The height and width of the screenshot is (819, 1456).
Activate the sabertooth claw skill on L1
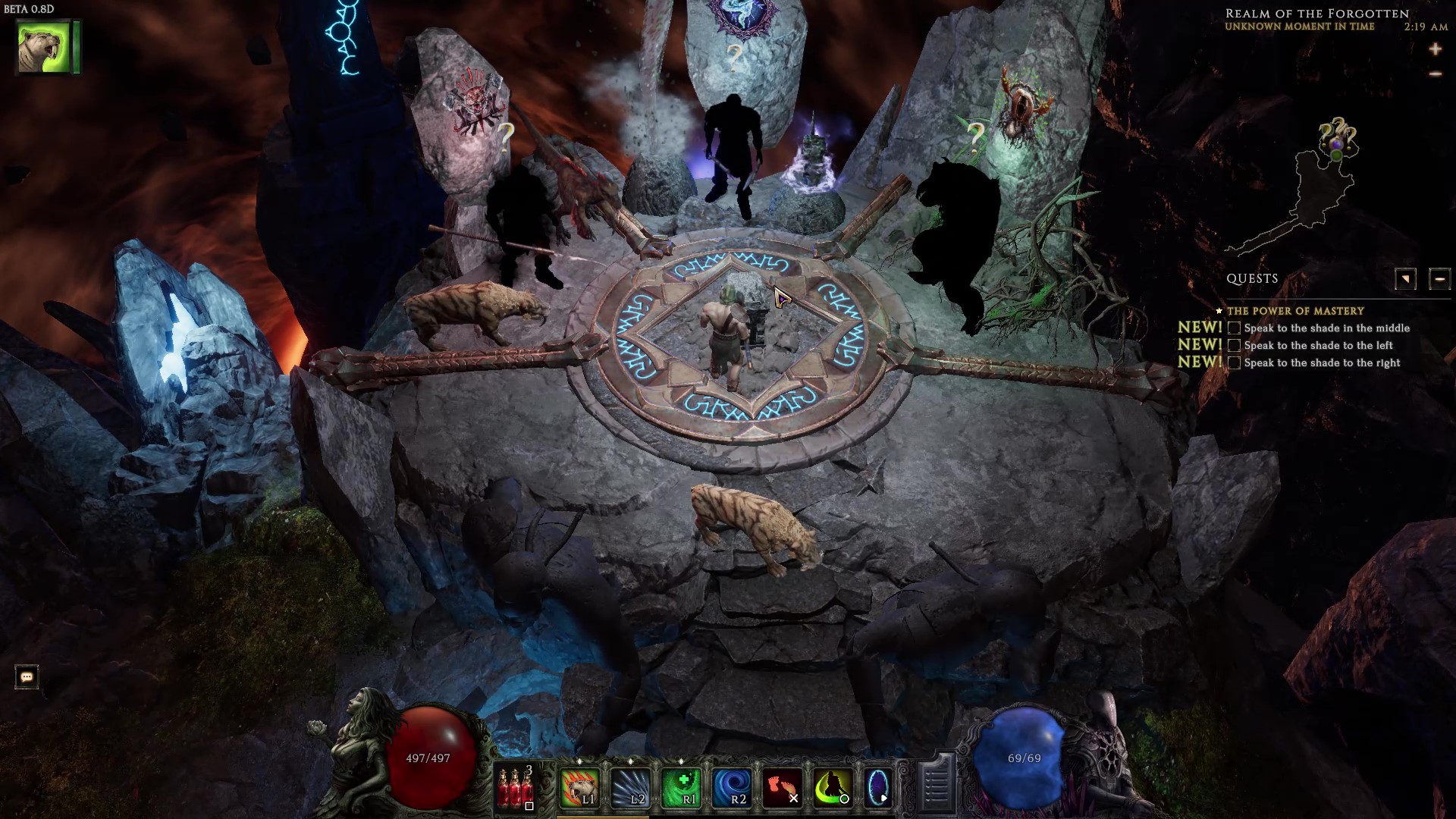pyautogui.click(x=580, y=787)
